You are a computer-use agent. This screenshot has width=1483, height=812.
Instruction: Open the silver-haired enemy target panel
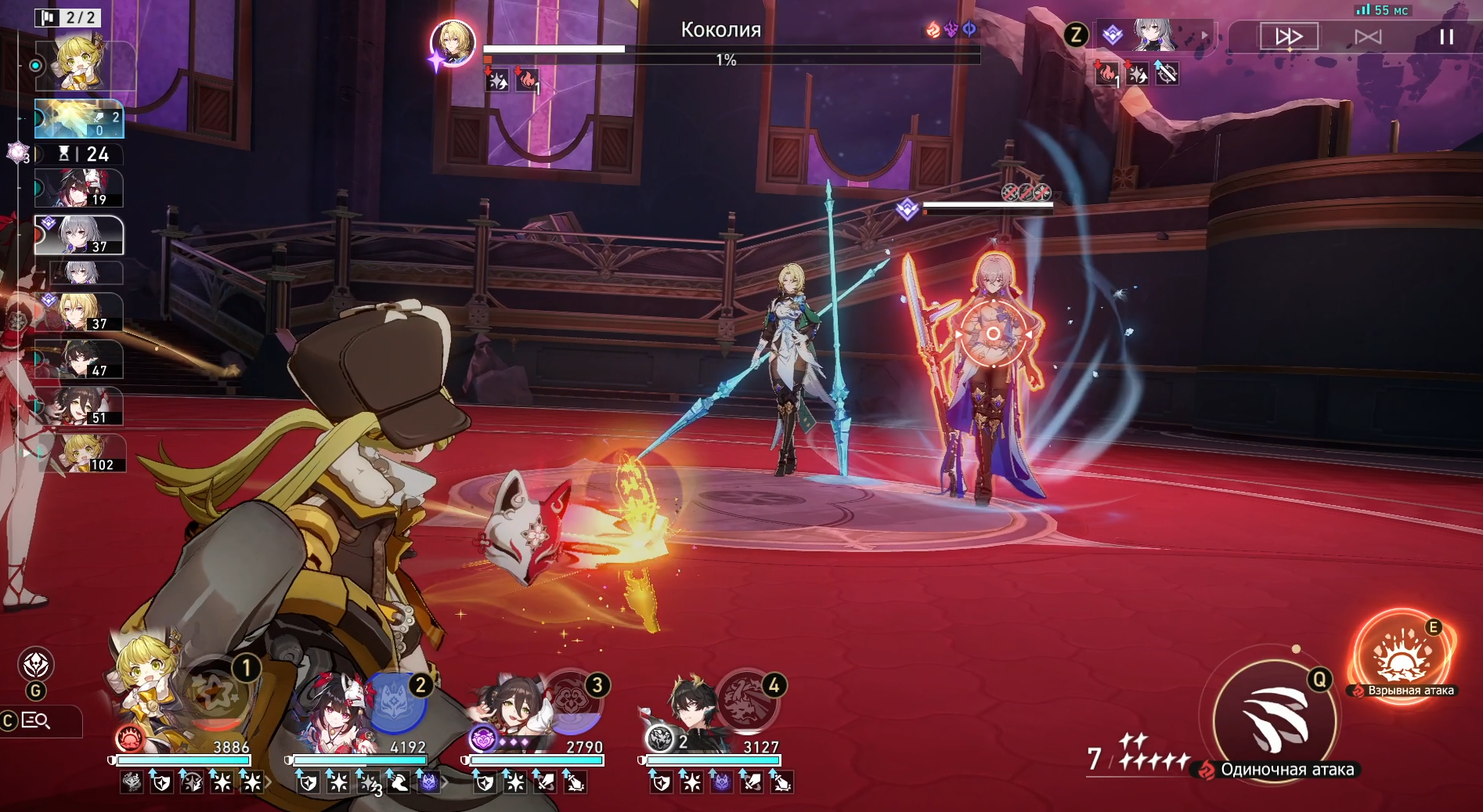pyautogui.click(x=1154, y=35)
